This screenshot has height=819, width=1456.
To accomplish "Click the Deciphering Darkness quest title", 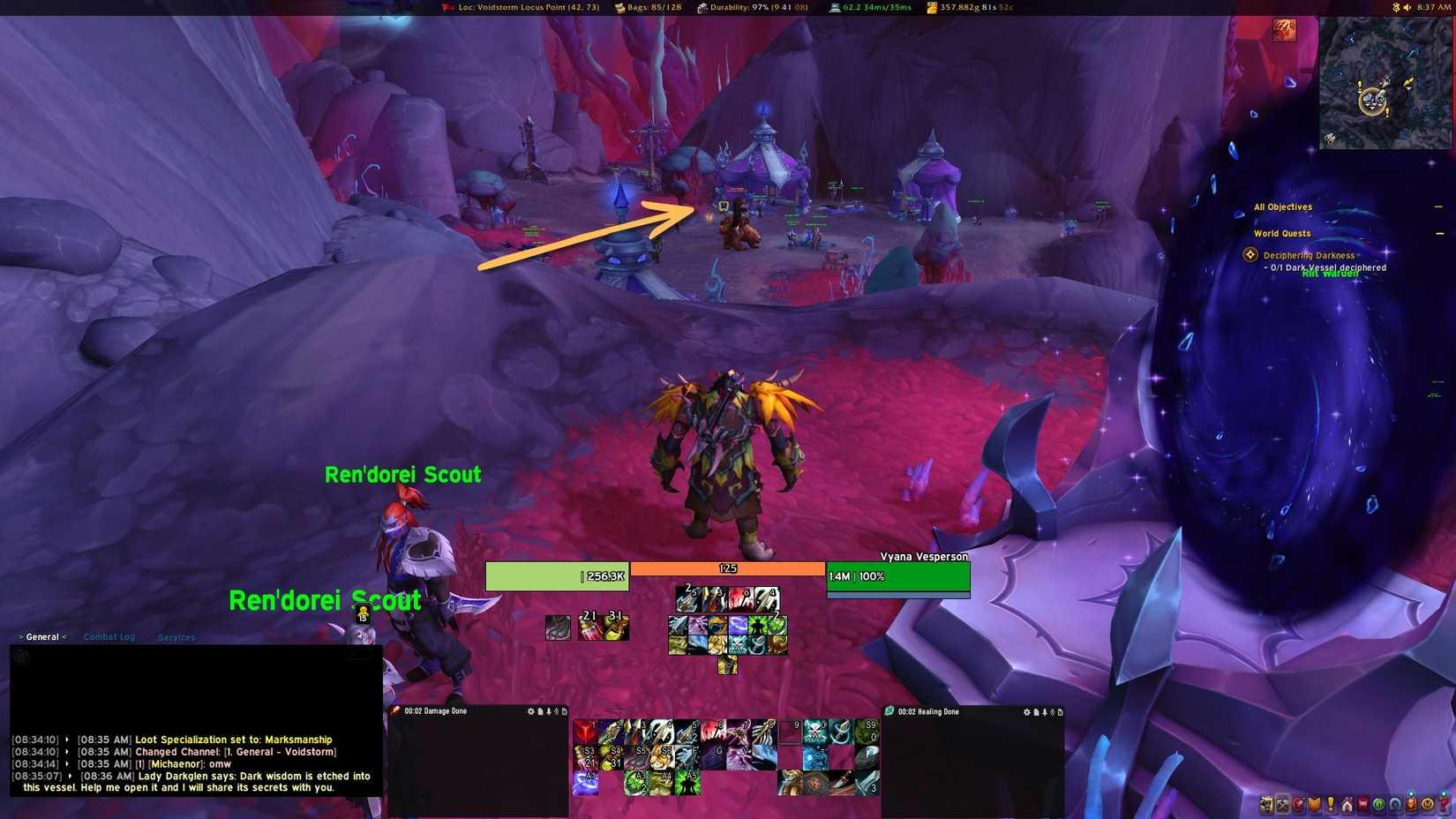I will 1309,255.
